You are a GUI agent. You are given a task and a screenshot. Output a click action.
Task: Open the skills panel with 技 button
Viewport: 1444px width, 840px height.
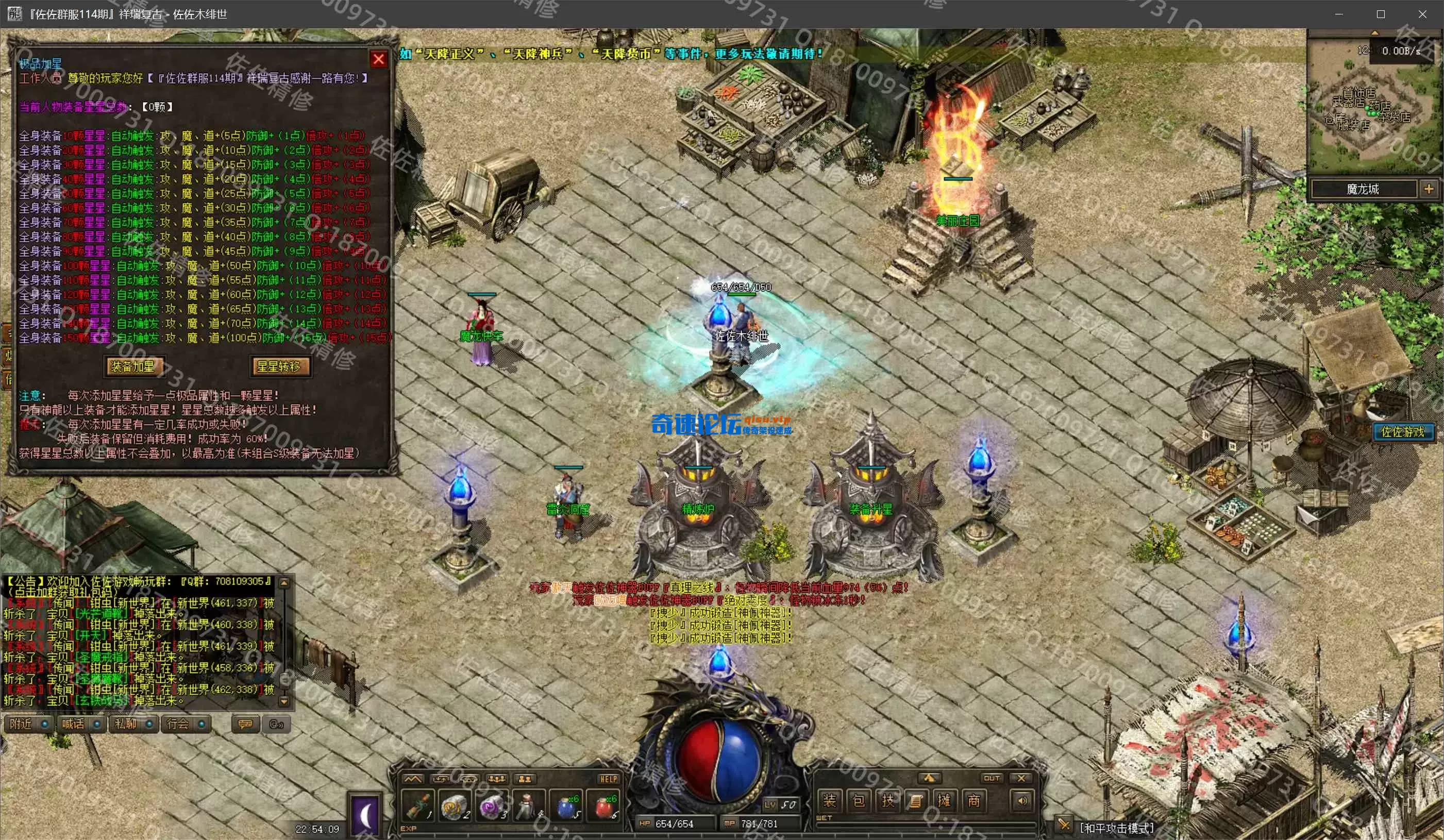coord(887,800)
